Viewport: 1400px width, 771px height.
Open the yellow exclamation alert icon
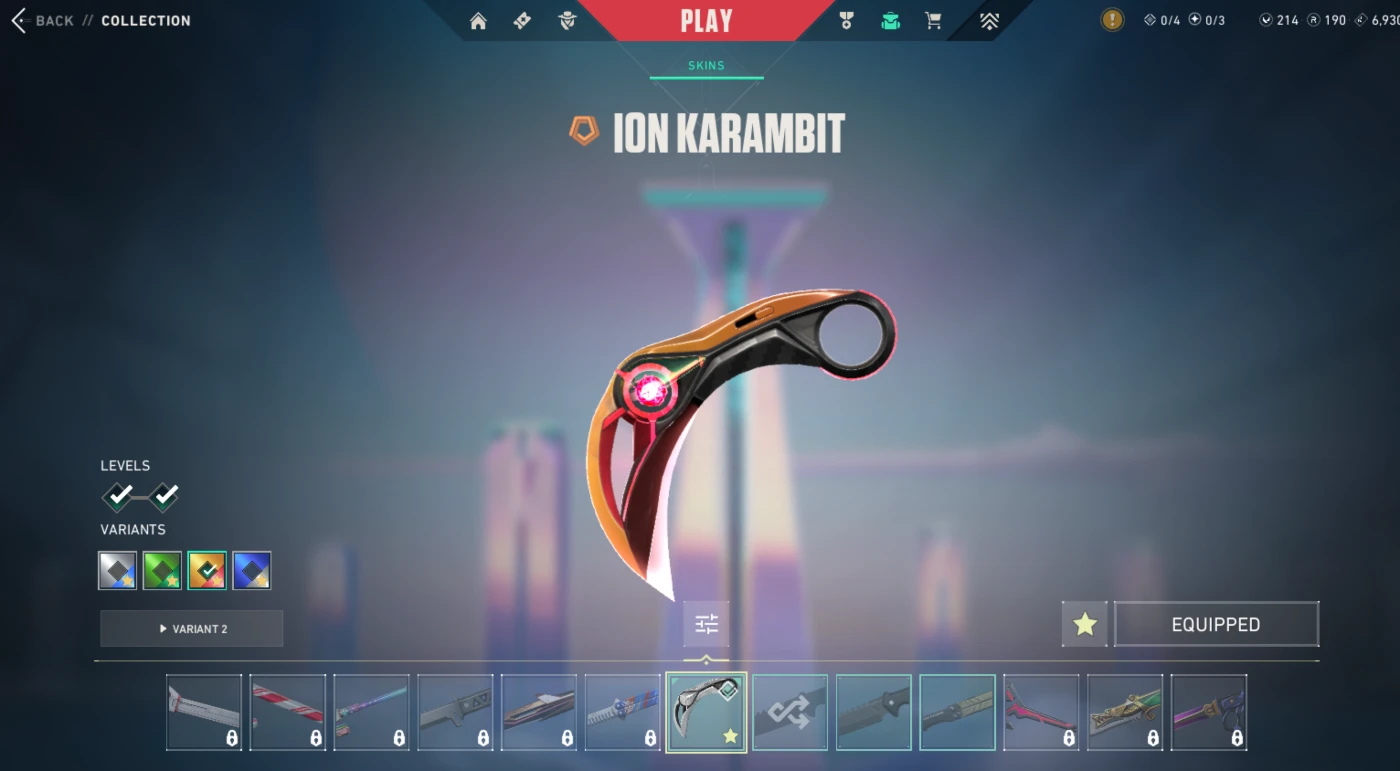[x=1112, y=20]
